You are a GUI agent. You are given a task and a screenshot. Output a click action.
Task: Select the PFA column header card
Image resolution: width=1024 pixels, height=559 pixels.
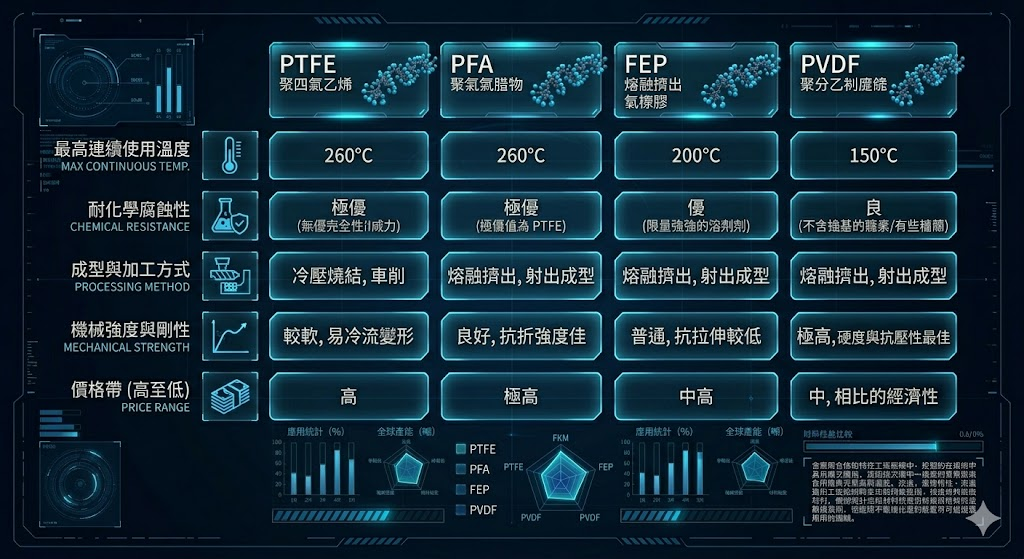pos(521,80)
